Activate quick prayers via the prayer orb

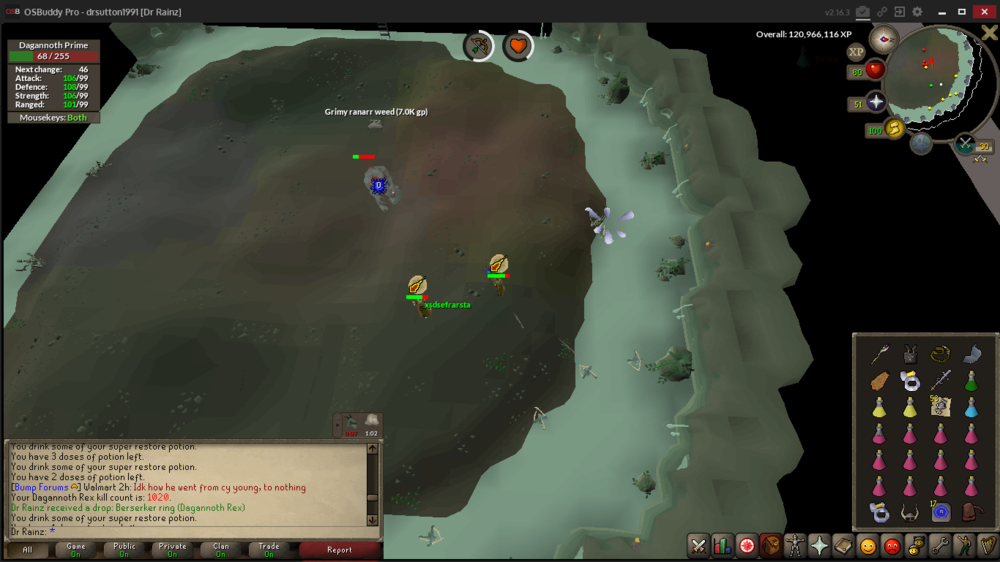tap(877, 102)
